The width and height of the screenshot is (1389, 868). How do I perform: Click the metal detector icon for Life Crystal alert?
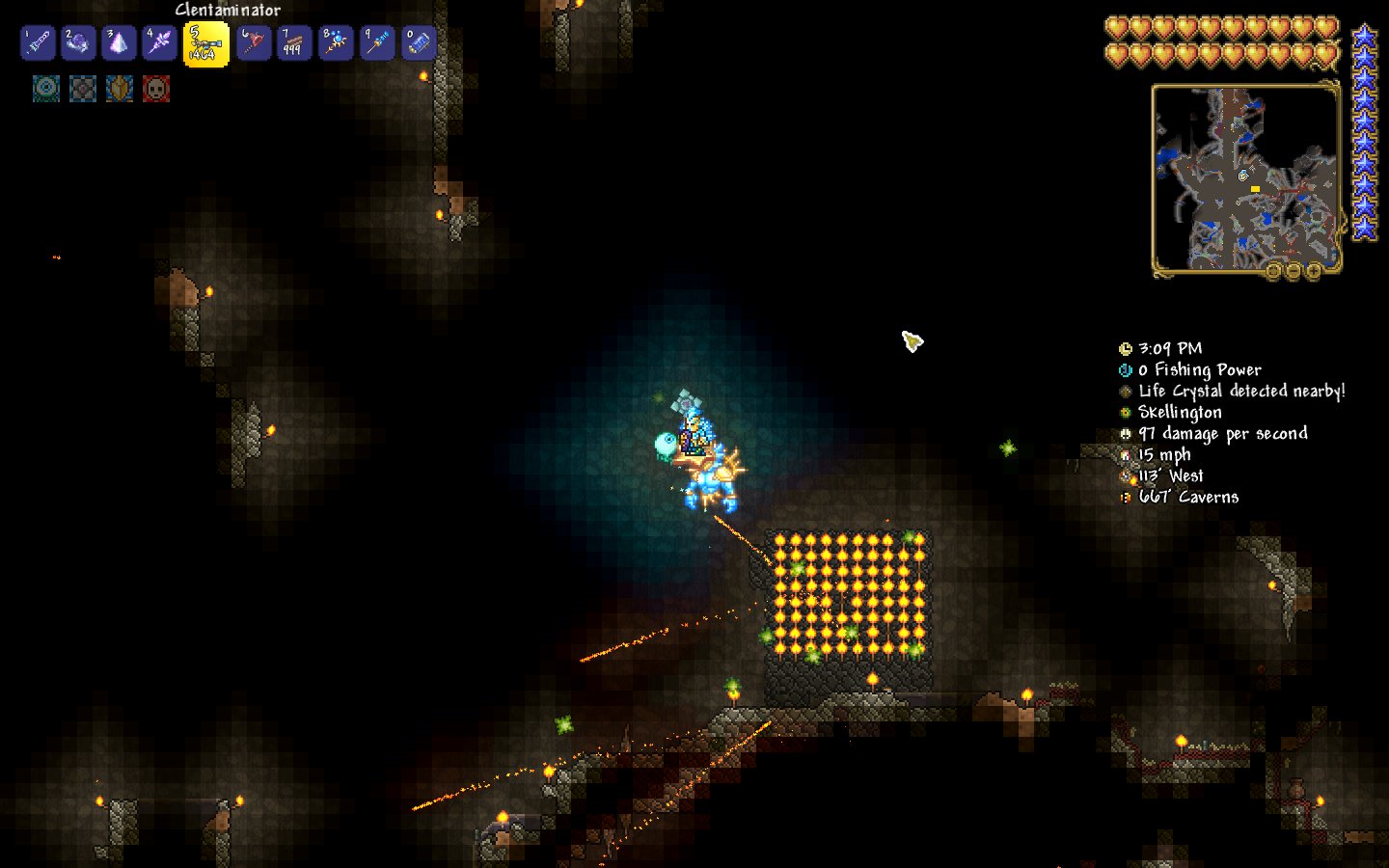tap(1125, 391)
